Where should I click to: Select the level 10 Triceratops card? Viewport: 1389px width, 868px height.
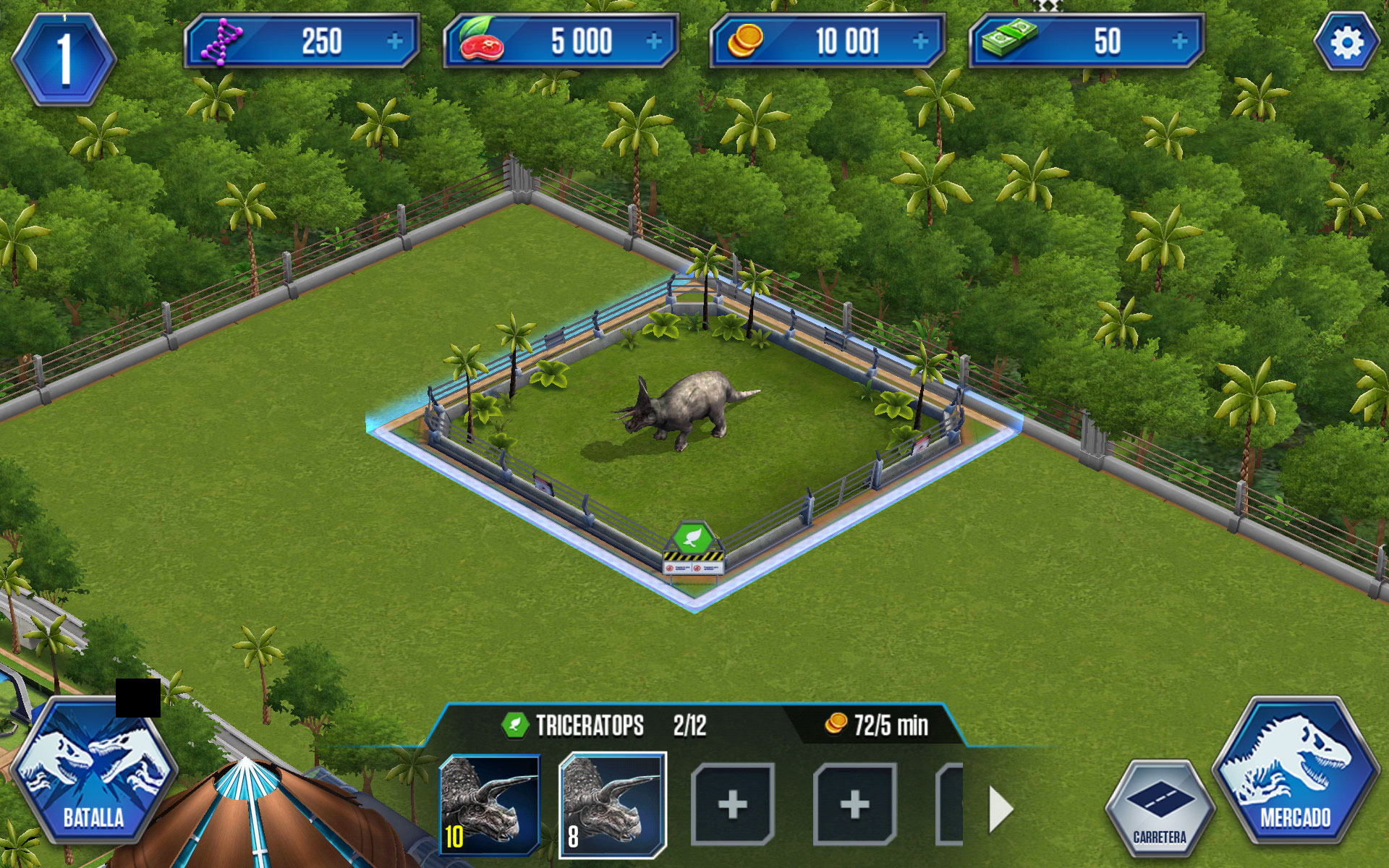tap(490, 804)
